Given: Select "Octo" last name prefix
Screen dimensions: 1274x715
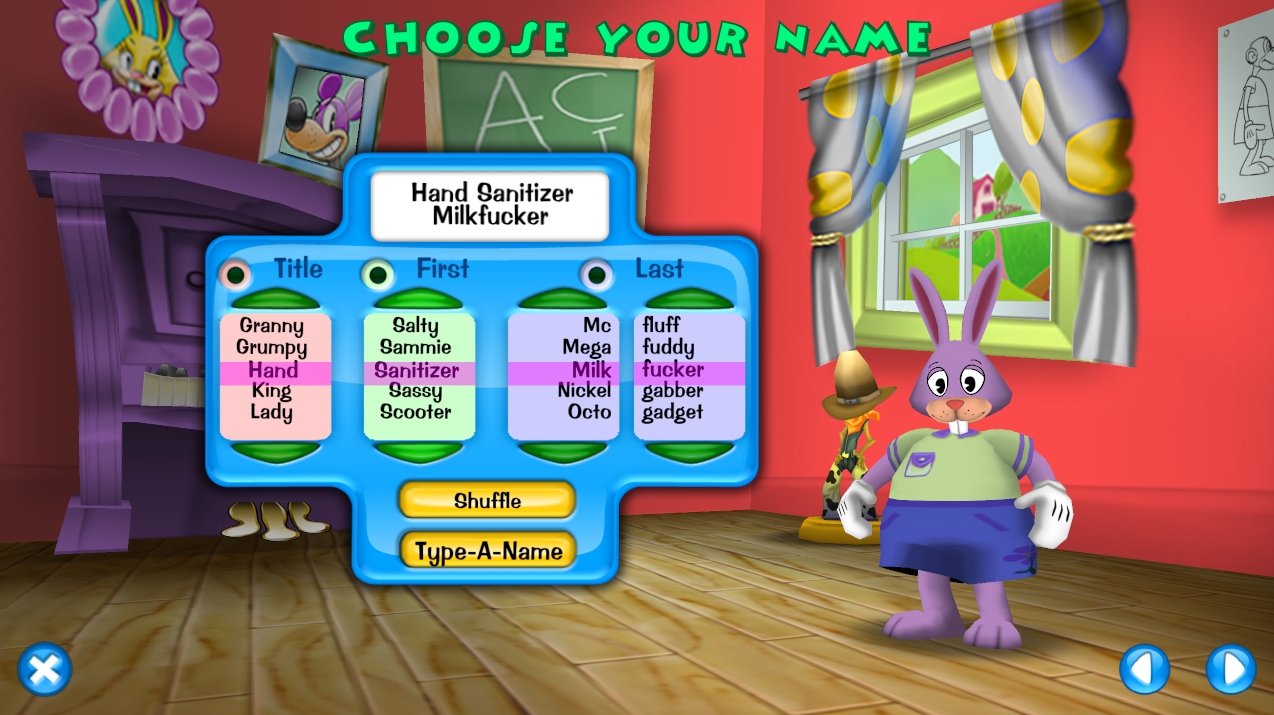Looking at the screenshot, I should tap(589, 412).
